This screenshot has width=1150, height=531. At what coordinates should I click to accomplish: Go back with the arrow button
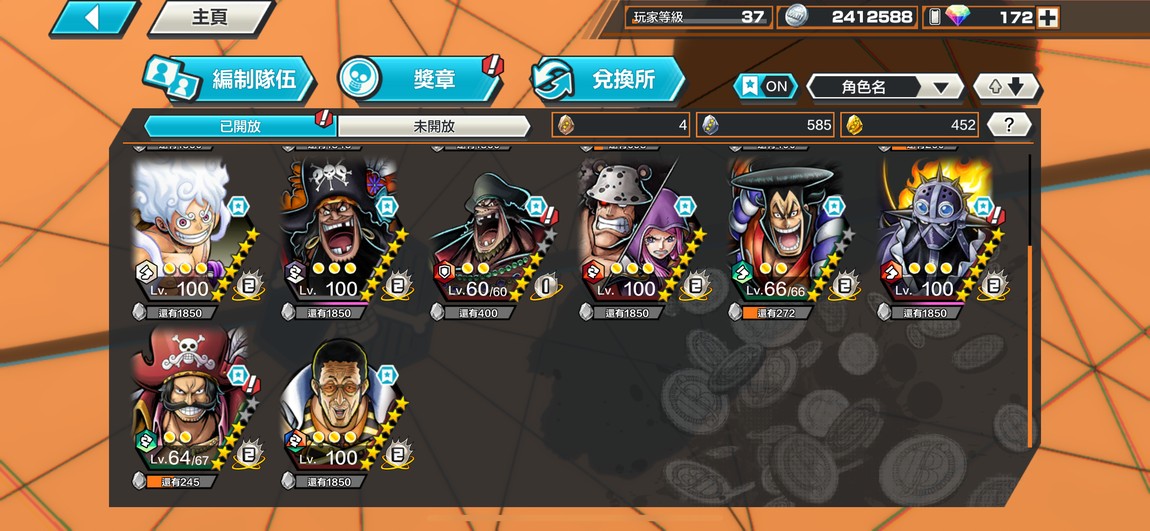click(x=93, y=18)
